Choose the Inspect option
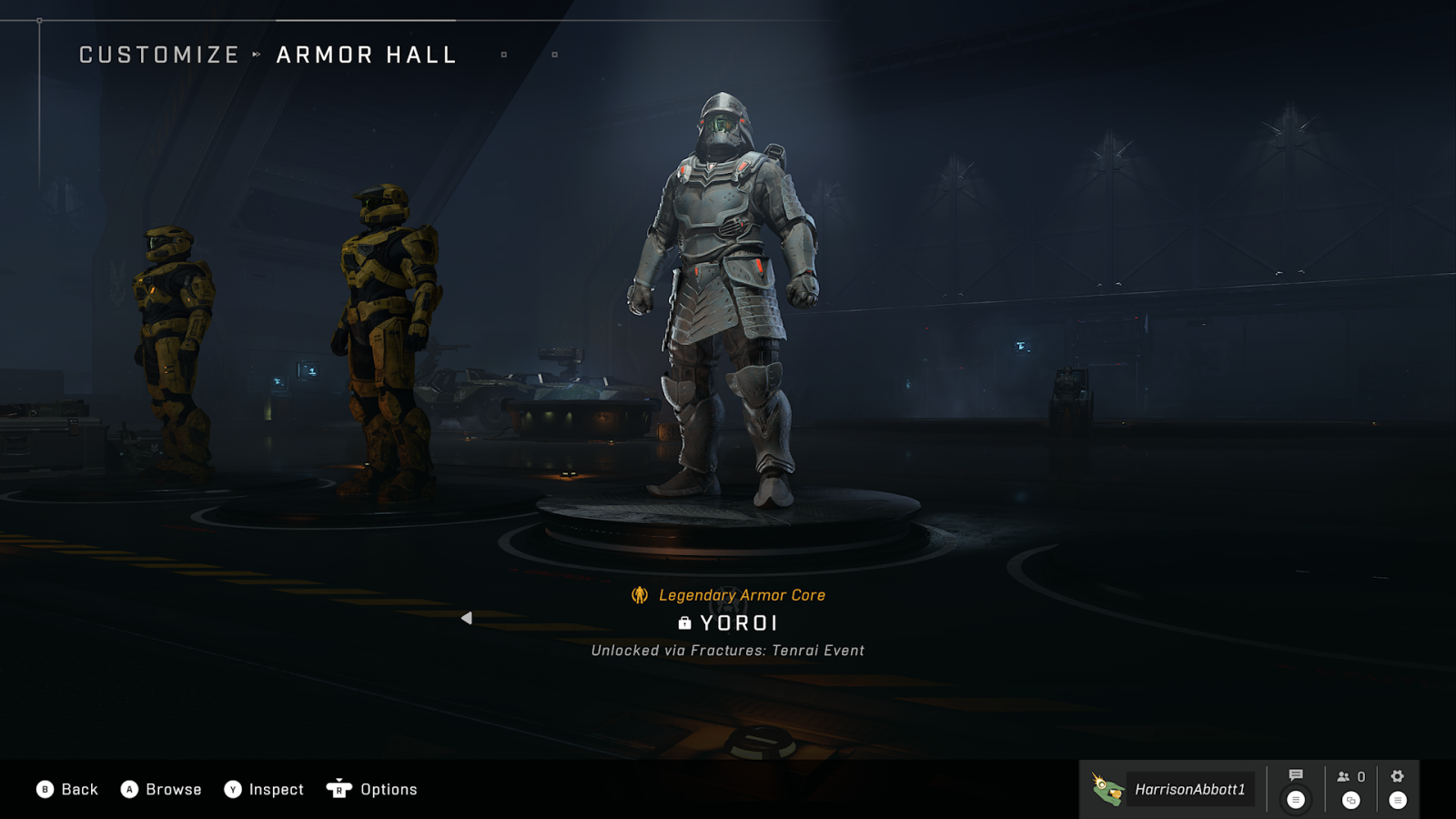 [x=264, y=789]
